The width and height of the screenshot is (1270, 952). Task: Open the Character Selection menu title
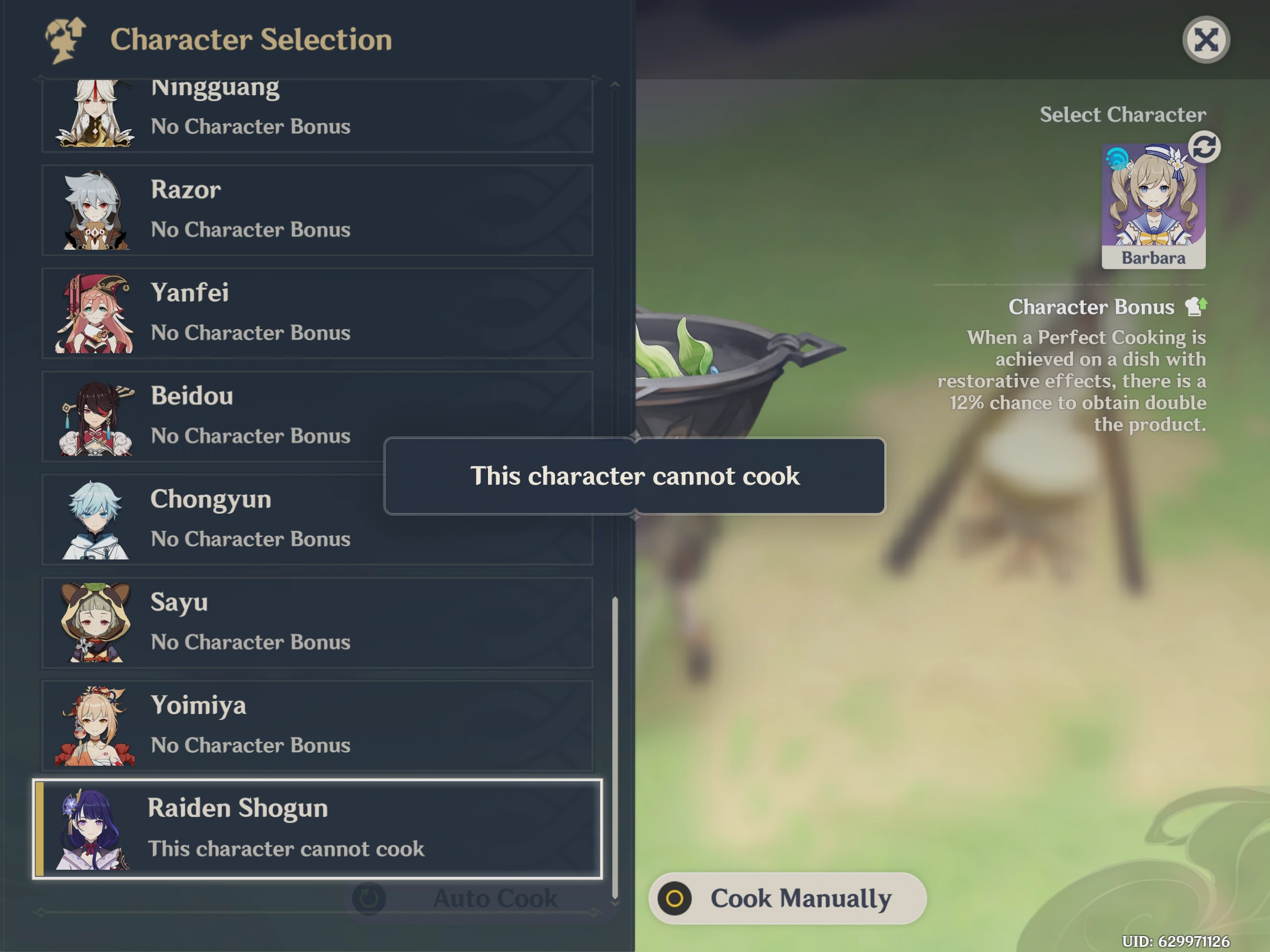point(252,40)
